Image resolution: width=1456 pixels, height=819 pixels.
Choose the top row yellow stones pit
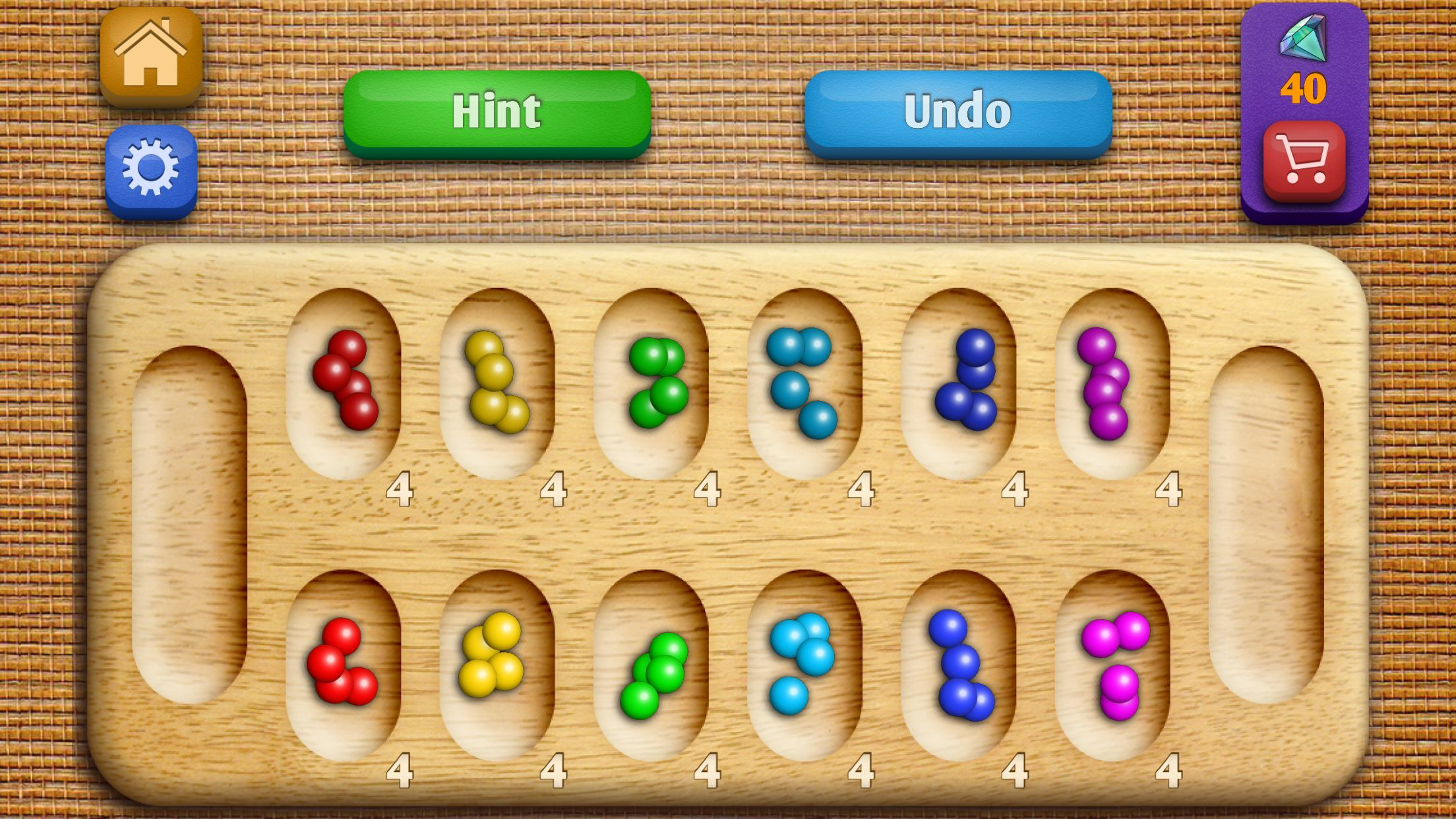(497, 382)
